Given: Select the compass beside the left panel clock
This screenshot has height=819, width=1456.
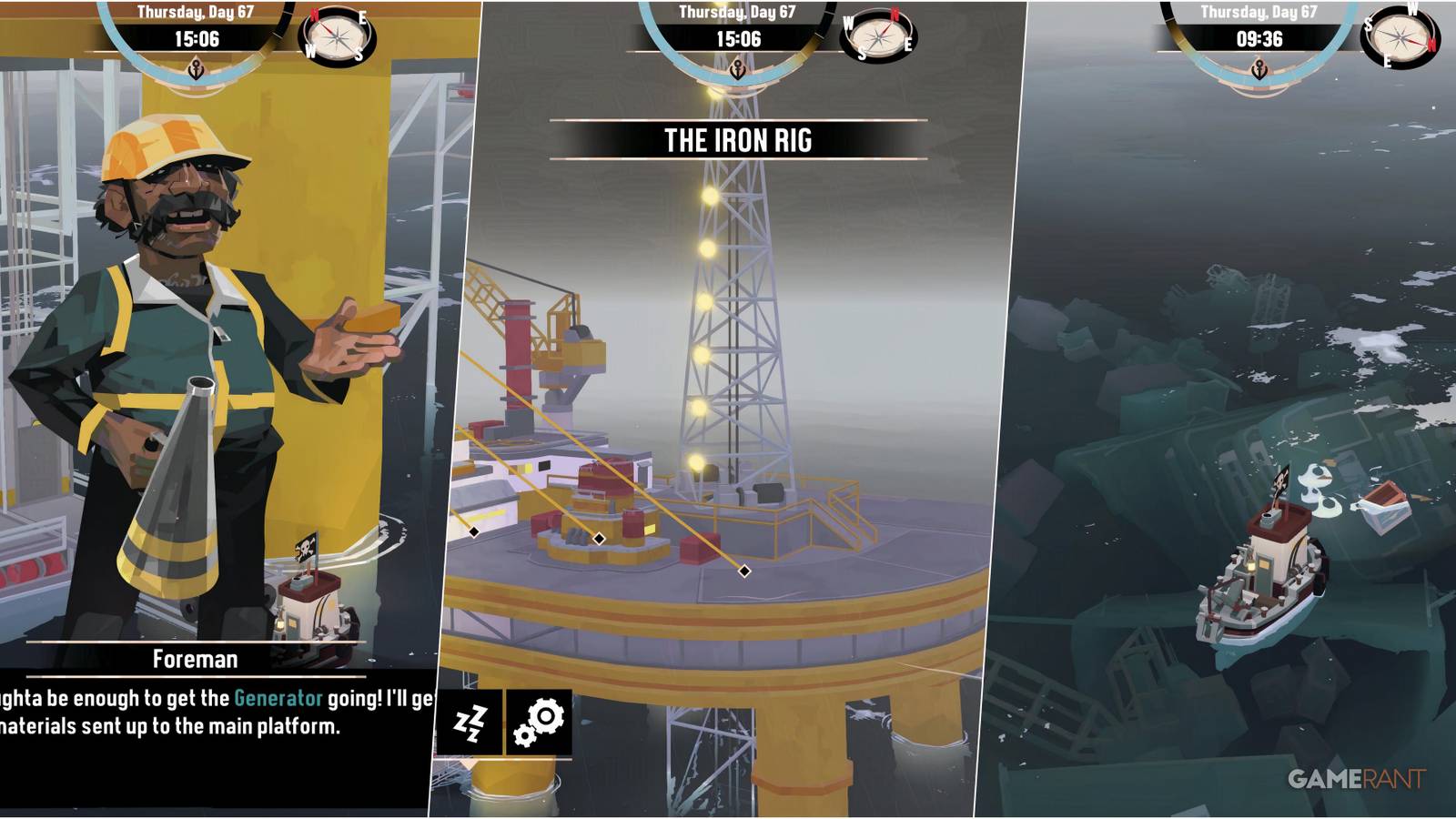Looking at the screenshot, I should [338, 38].
